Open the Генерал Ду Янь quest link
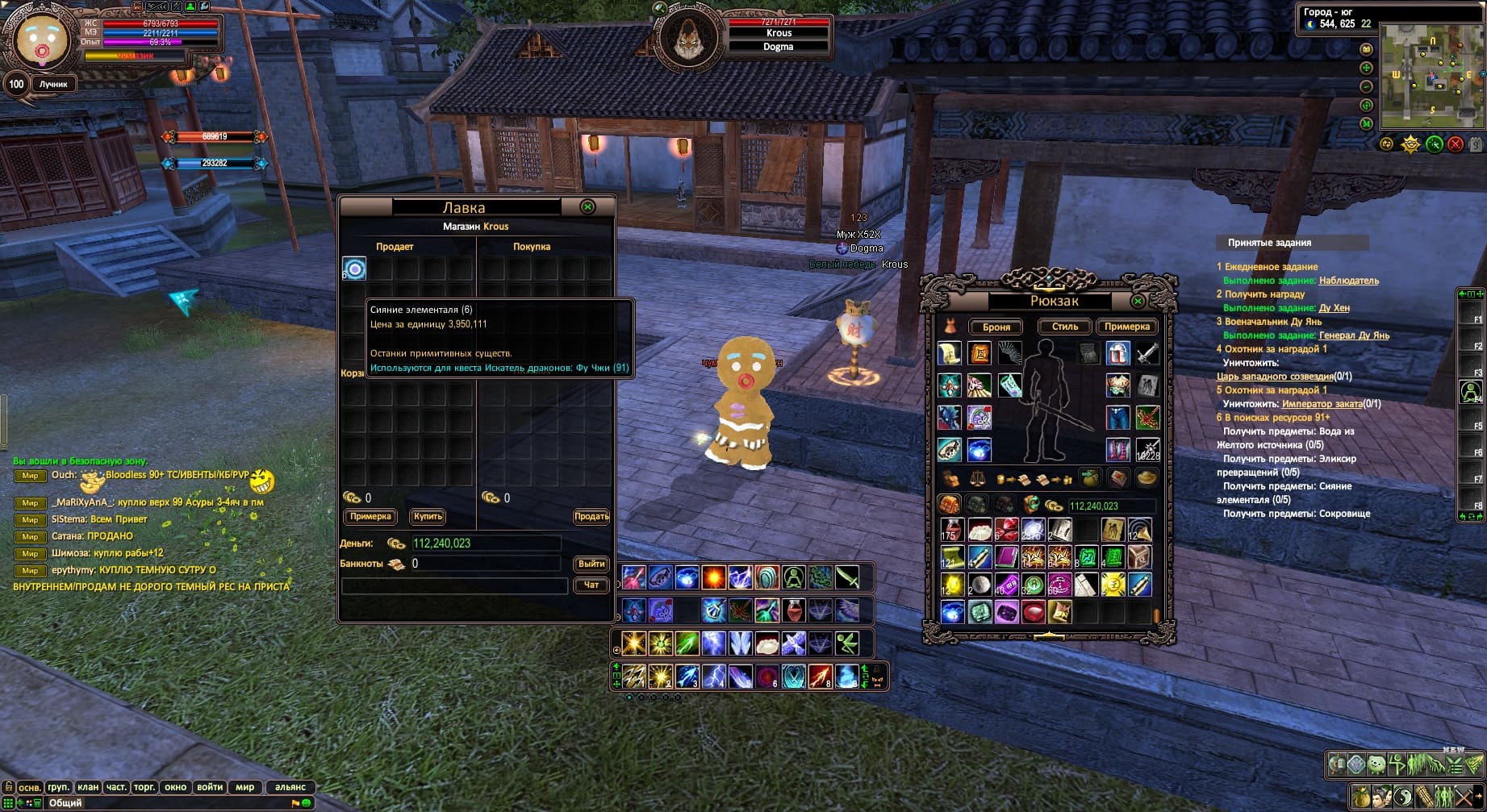Image resolution: width=1487 pixels, height=812 pixels. [x=1354, y=335]
